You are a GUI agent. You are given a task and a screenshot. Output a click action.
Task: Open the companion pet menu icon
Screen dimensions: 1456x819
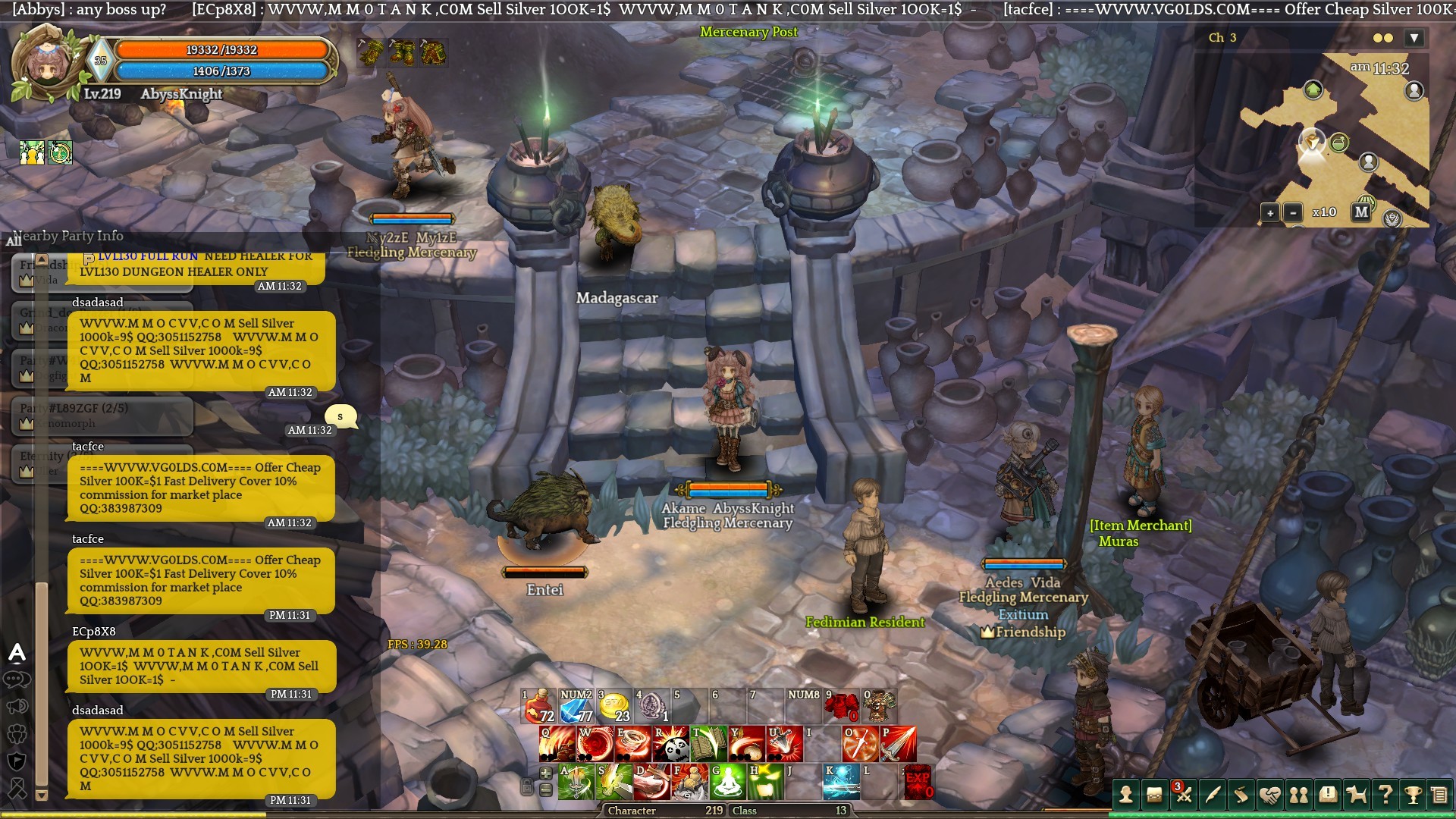point(1356,795)
